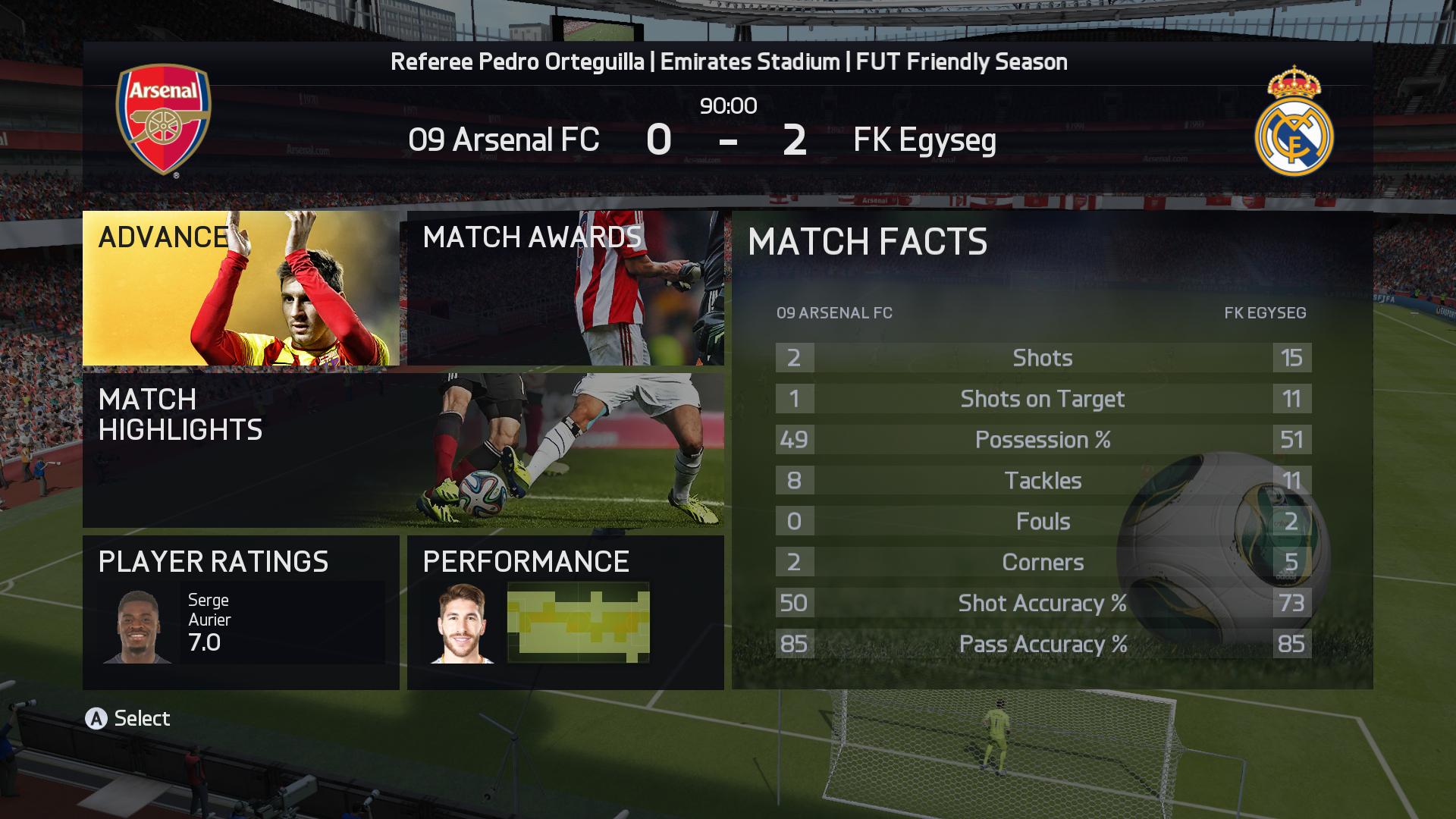
Task: Open the Match Awards tile
Action: pos(565,288)
